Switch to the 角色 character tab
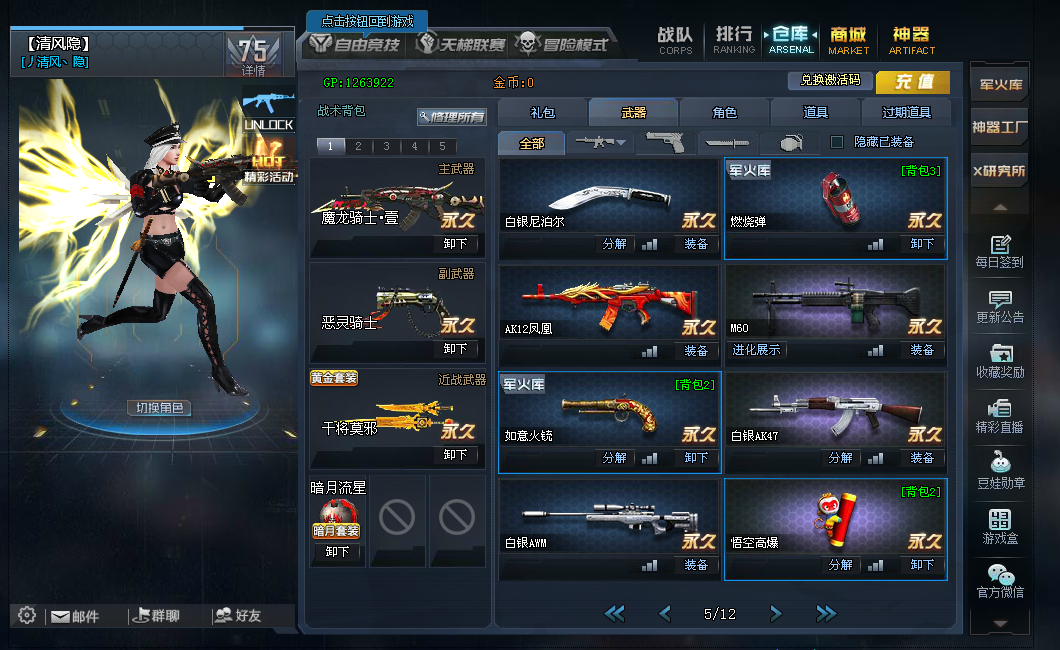The height and width of the screenshot is (650, 1060). pyautogui.click(x=724, y=113)
